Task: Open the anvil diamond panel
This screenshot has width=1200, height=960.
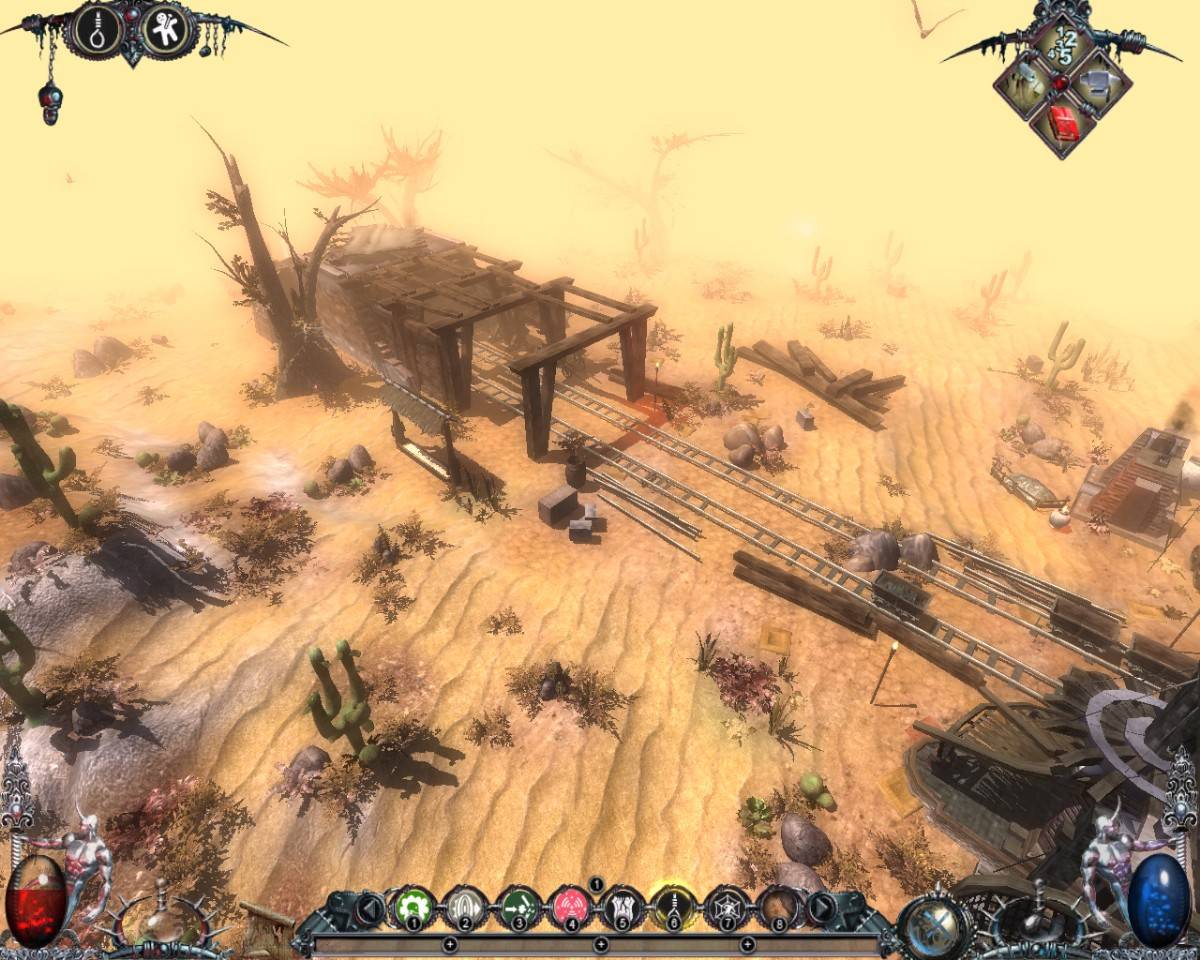Action: tap(1100, 84)
